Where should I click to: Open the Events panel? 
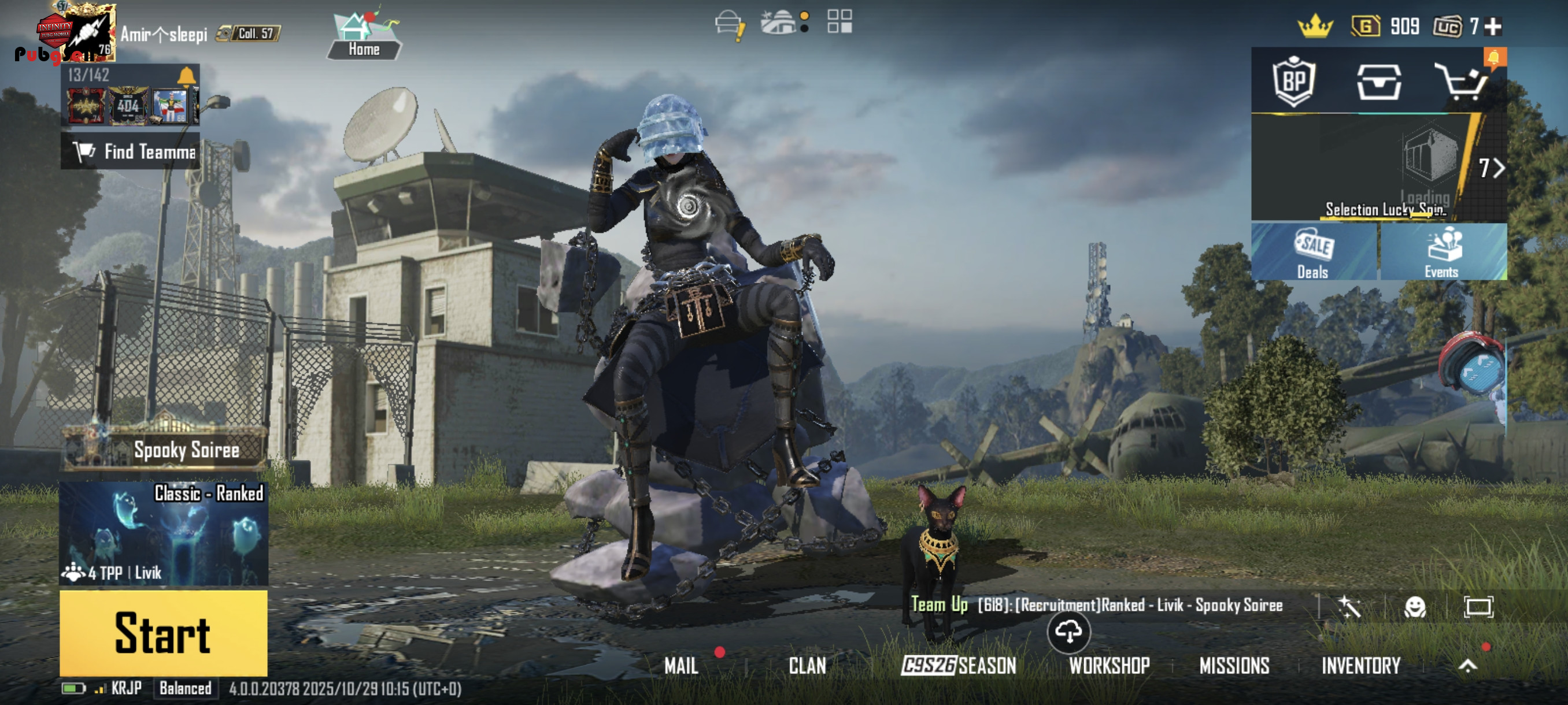pos(1442,251)
